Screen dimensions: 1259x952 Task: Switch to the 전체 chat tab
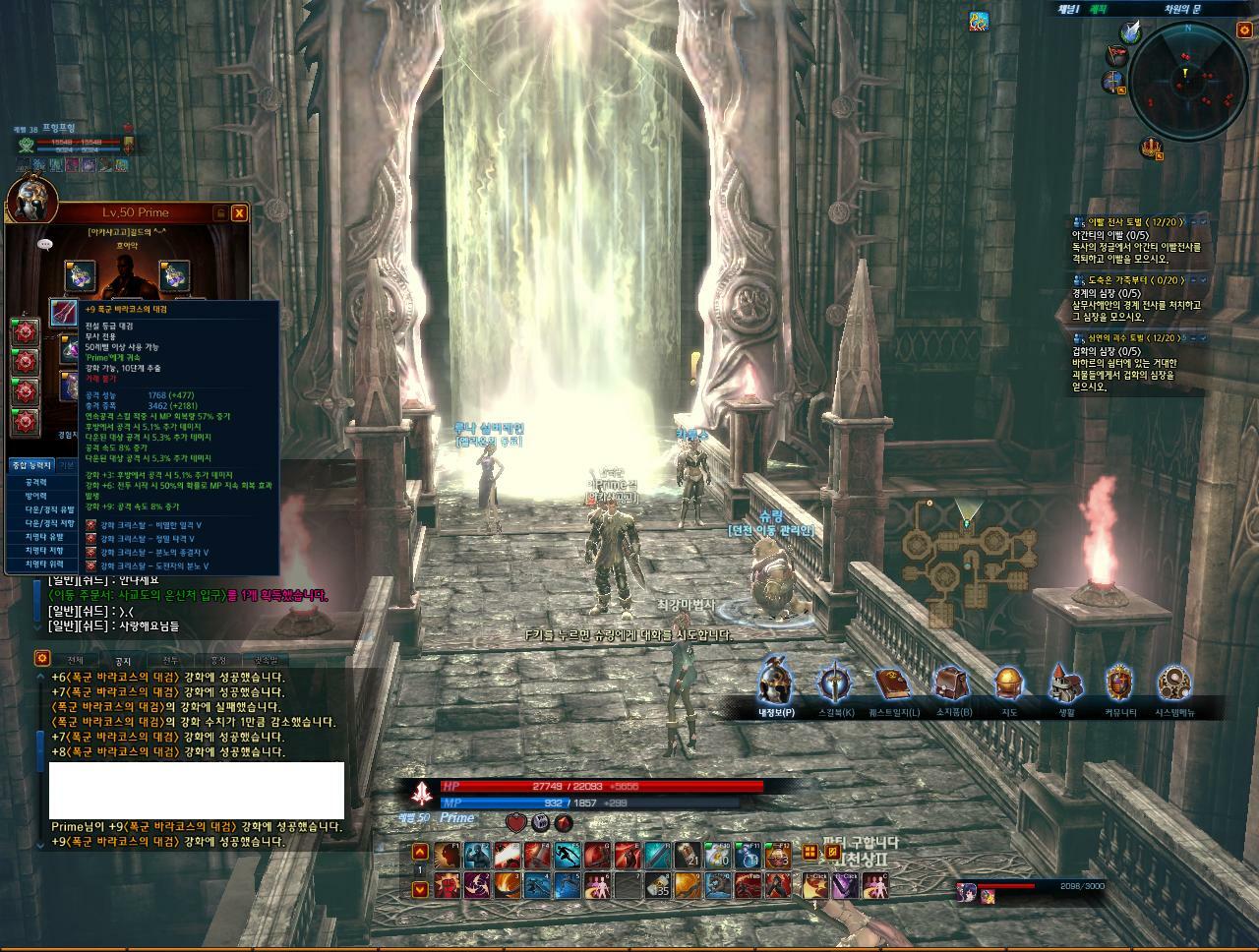[76, 661]
